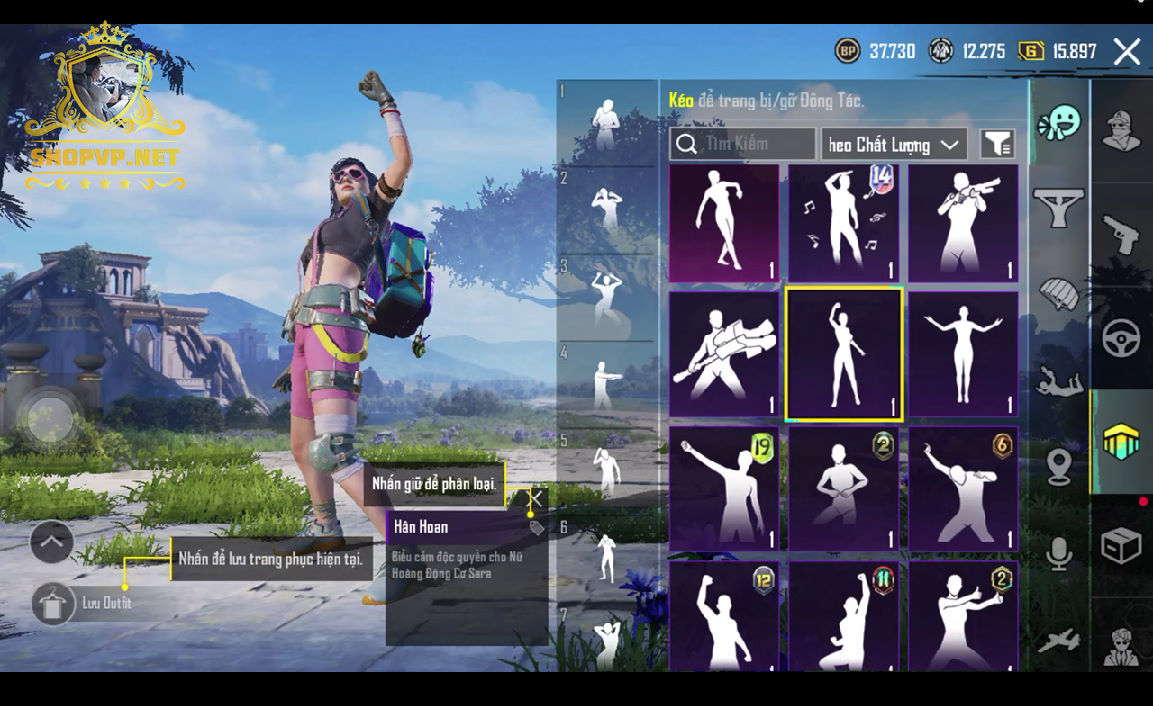Close the Hân Hoan emote tooltip
1153x706 pixels.
[x=537, y=498]
